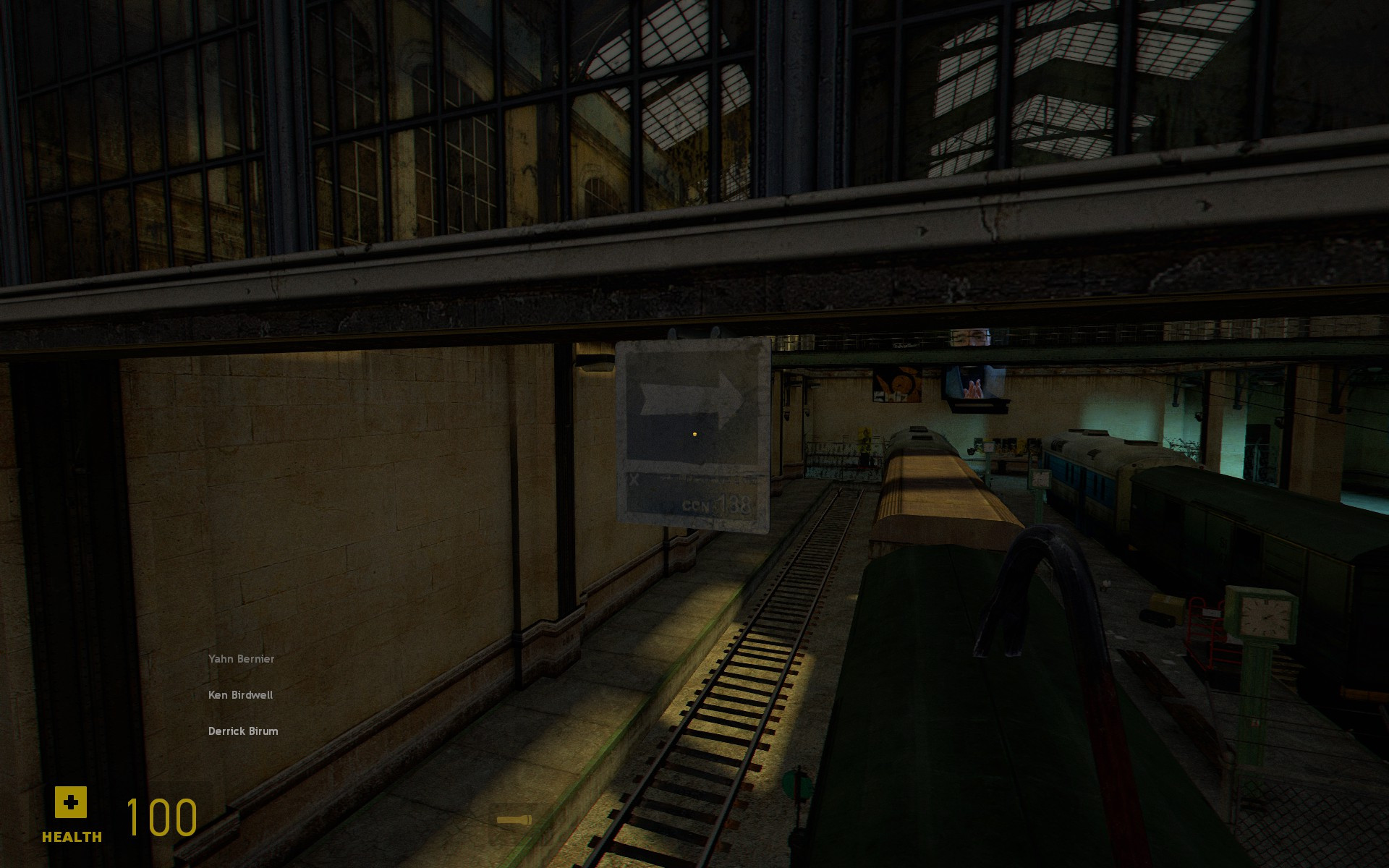Viewport: 1389px width, 868px height.
Task: Select the Yahn Bernier credit entry
Action: point(241,658)
